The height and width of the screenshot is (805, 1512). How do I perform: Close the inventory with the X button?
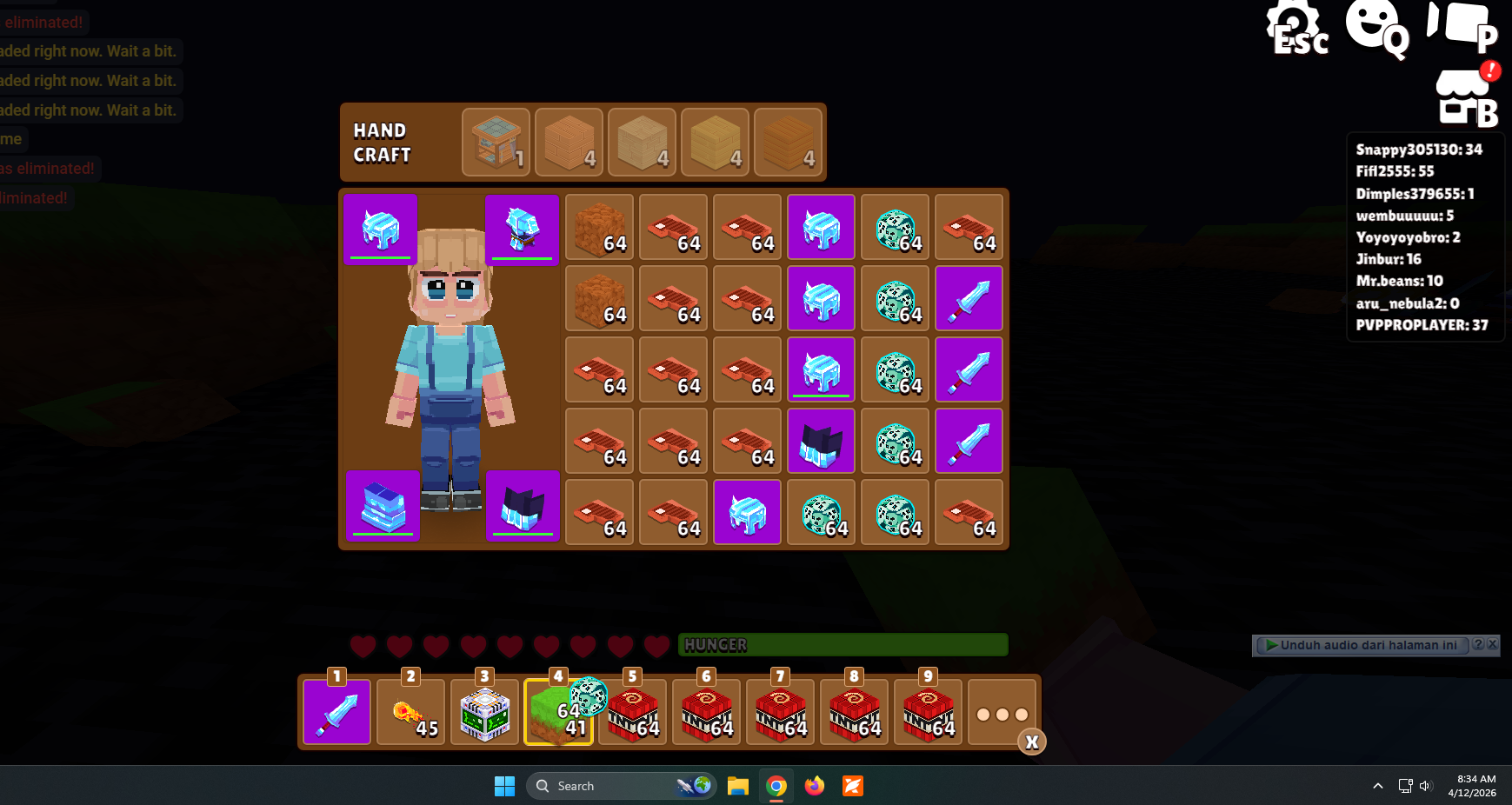[x=1032, y=742]
